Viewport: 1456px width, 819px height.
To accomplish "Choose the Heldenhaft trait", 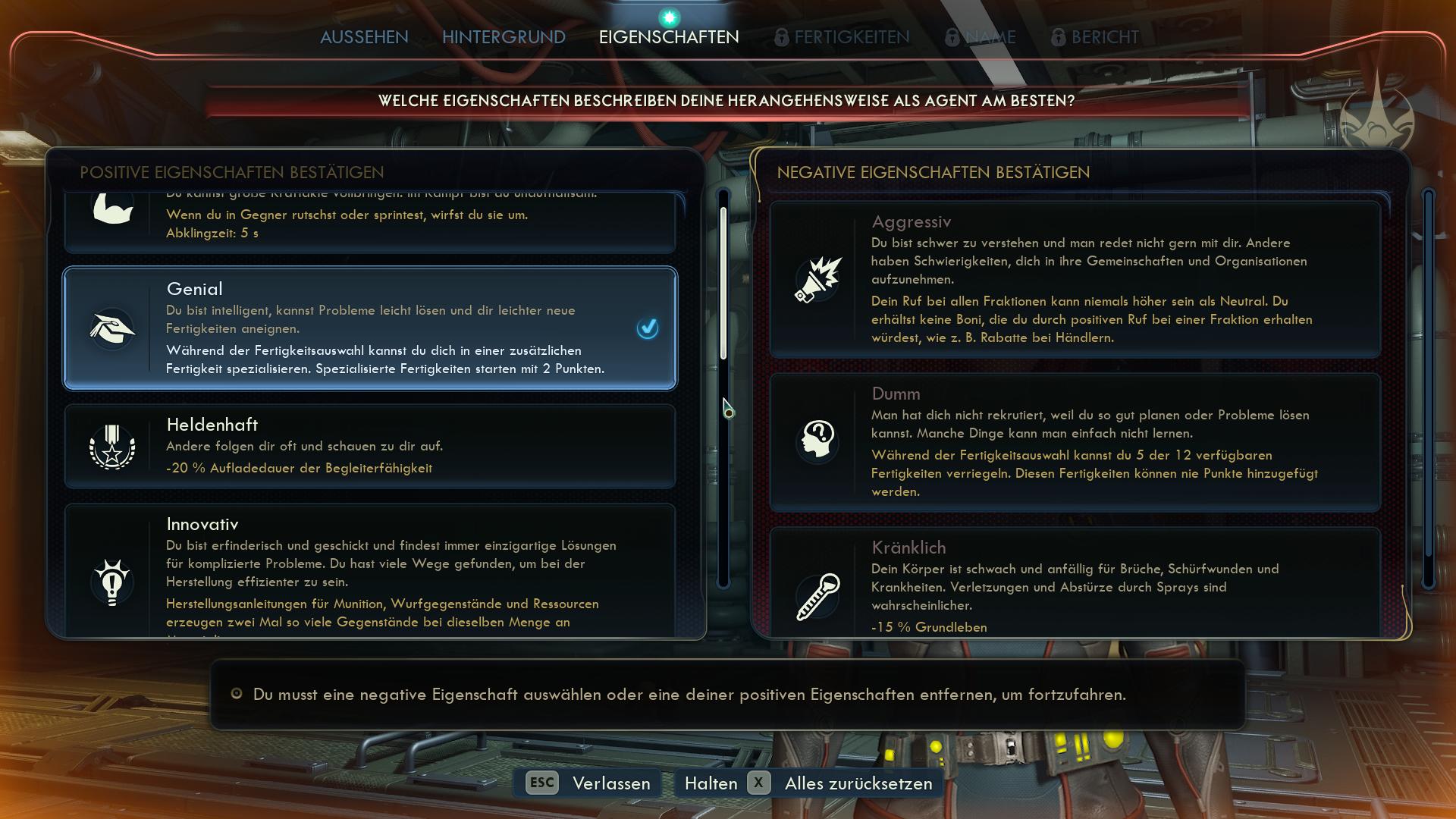I will click(x=369, y=446).
